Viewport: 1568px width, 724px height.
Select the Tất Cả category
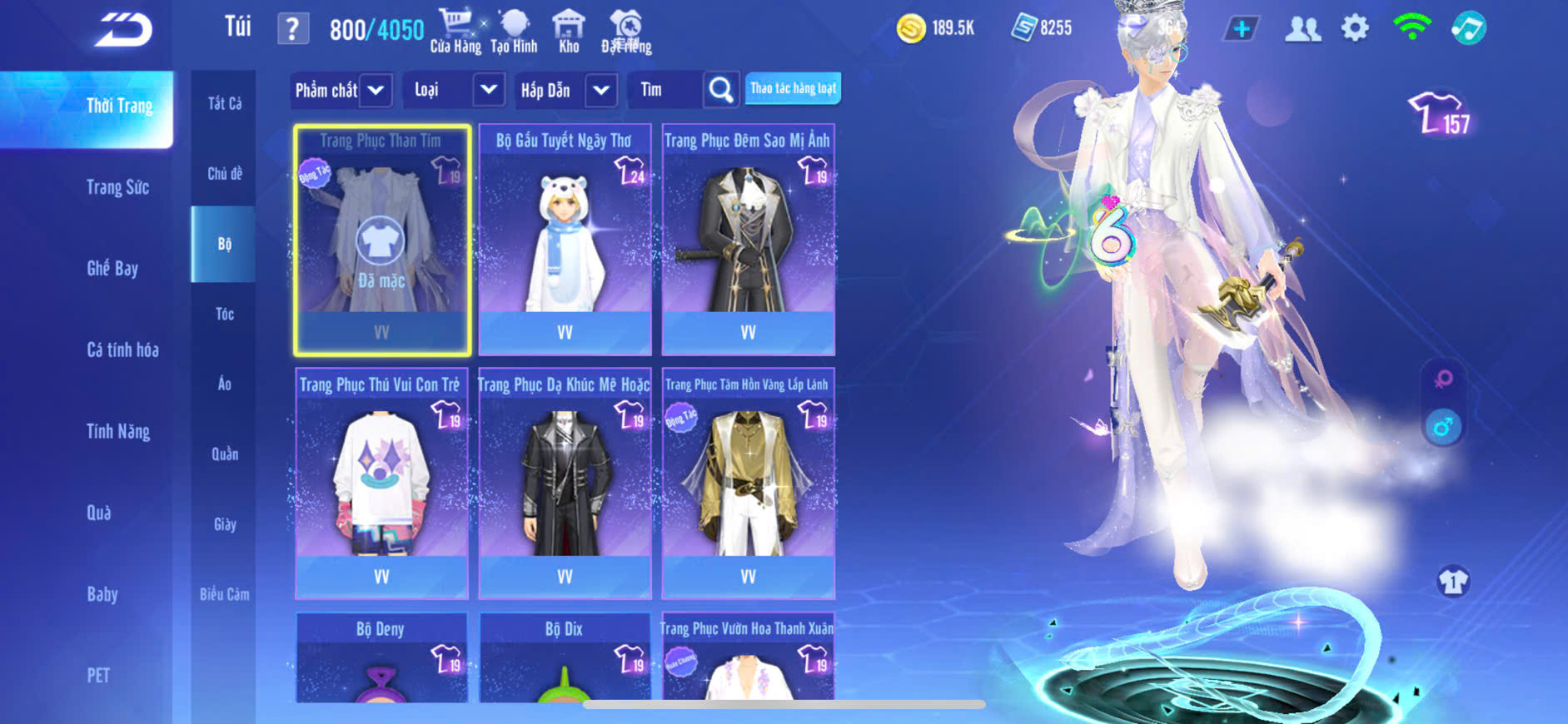(225, 103)
